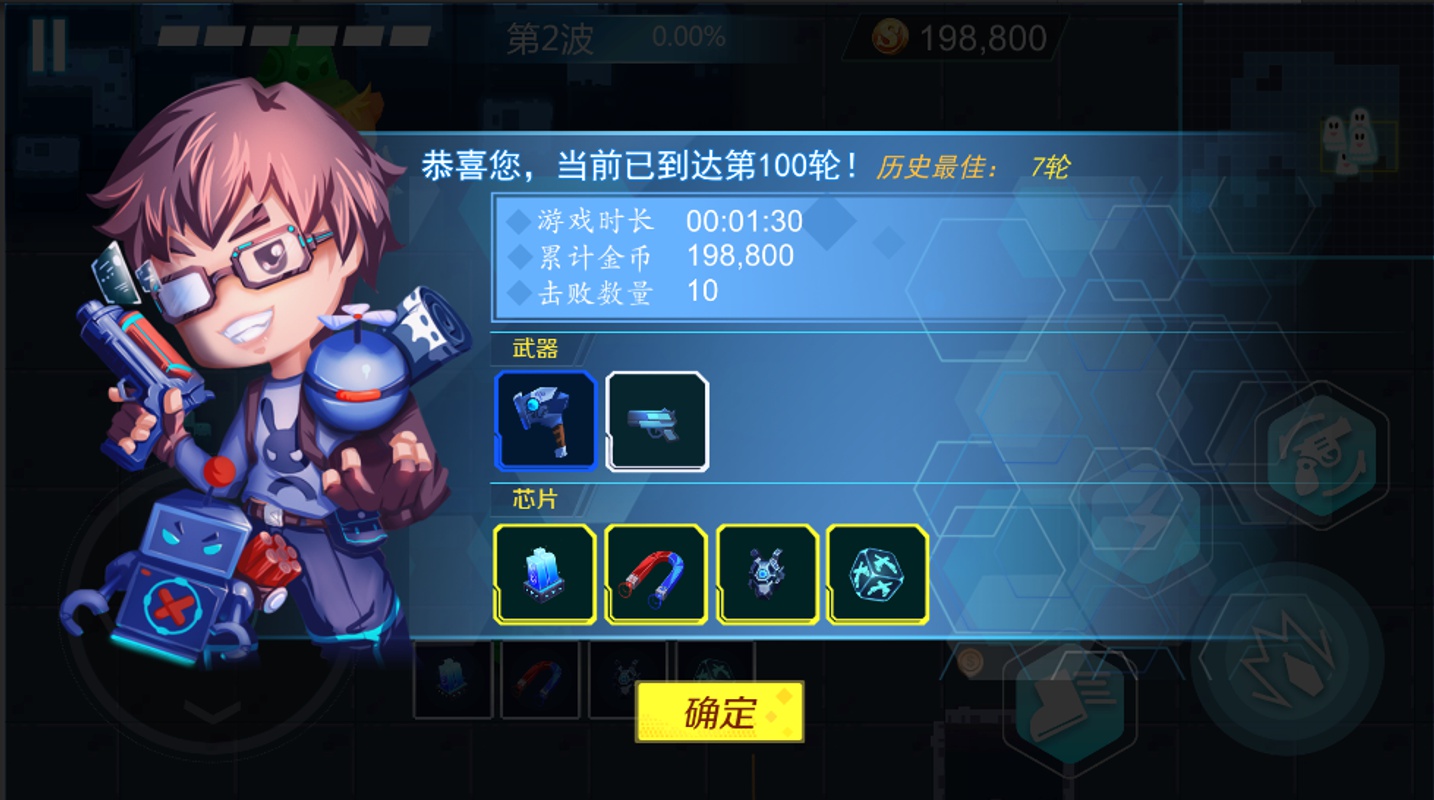Select the pistol weapon icon
This screenshot has width=1434, height=800.
click(657, 420)
